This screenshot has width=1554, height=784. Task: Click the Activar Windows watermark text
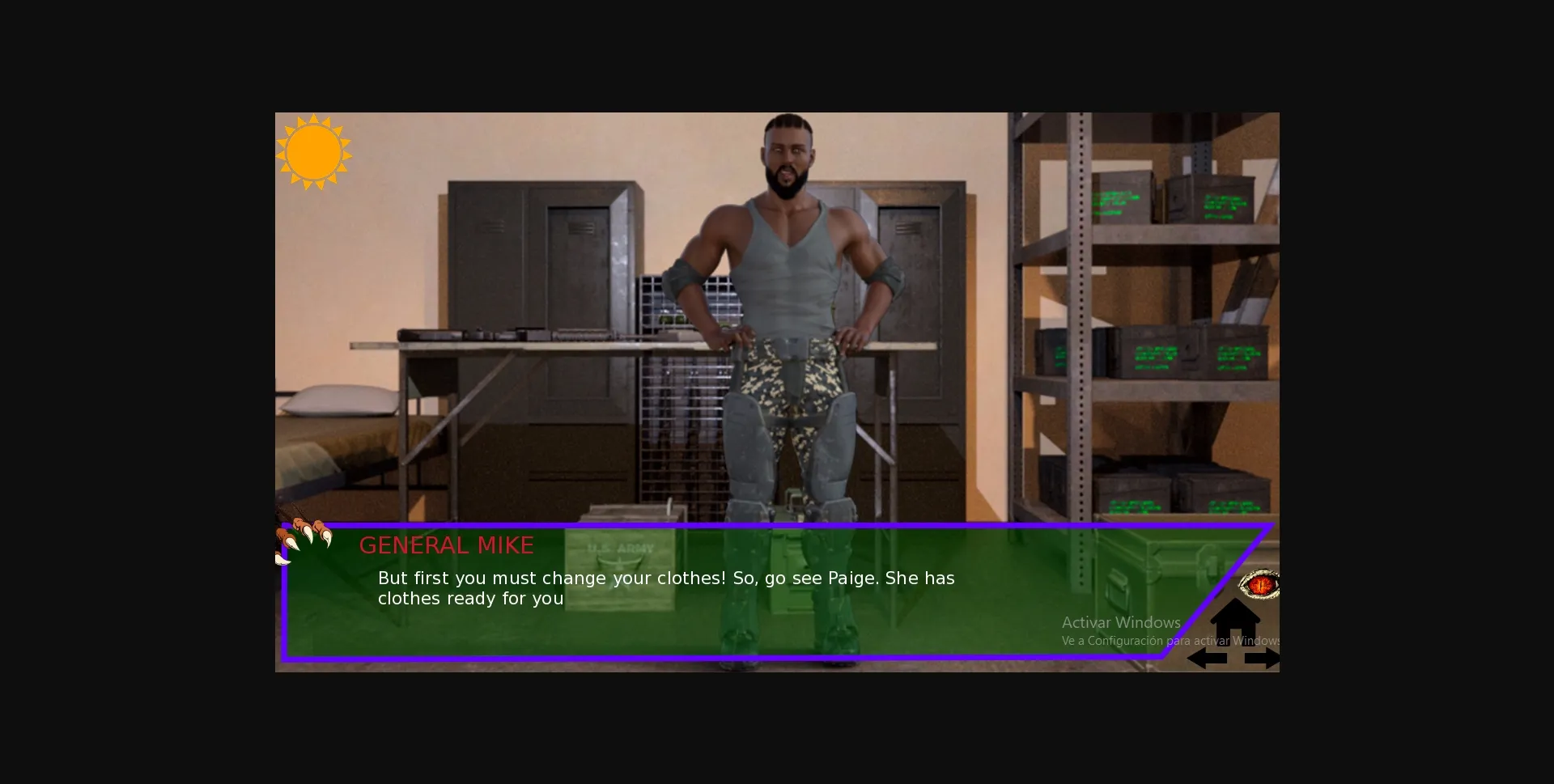[1121, 622]
